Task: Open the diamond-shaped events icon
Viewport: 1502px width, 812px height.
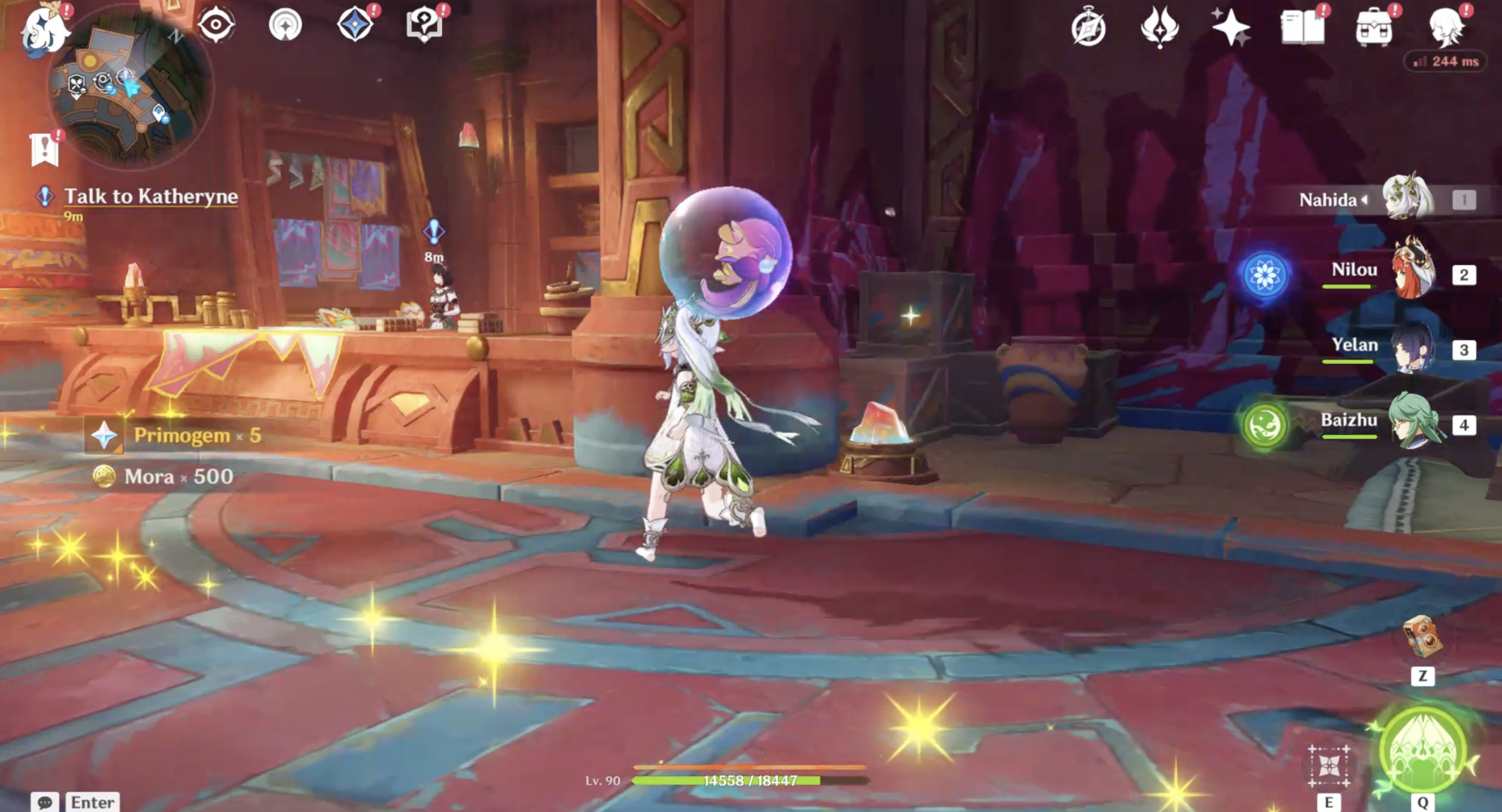Action: (354, 25)
